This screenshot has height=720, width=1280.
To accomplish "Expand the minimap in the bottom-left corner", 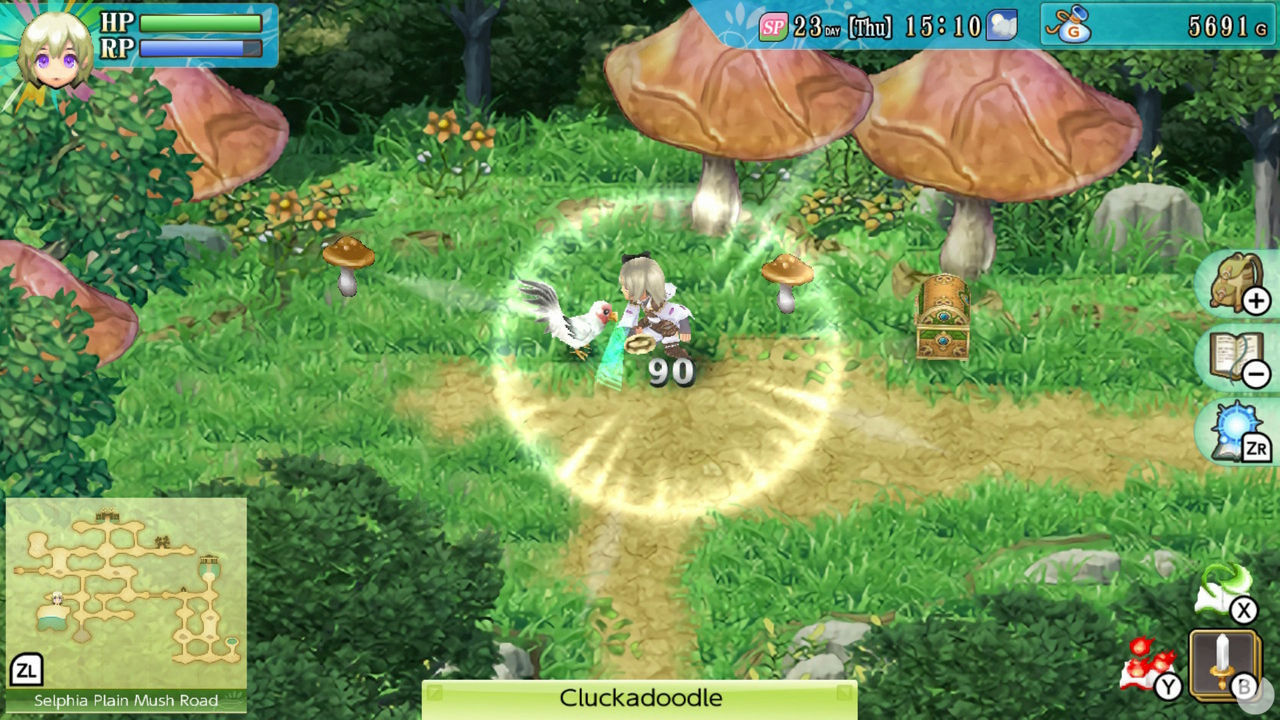I will pos(125,590).
